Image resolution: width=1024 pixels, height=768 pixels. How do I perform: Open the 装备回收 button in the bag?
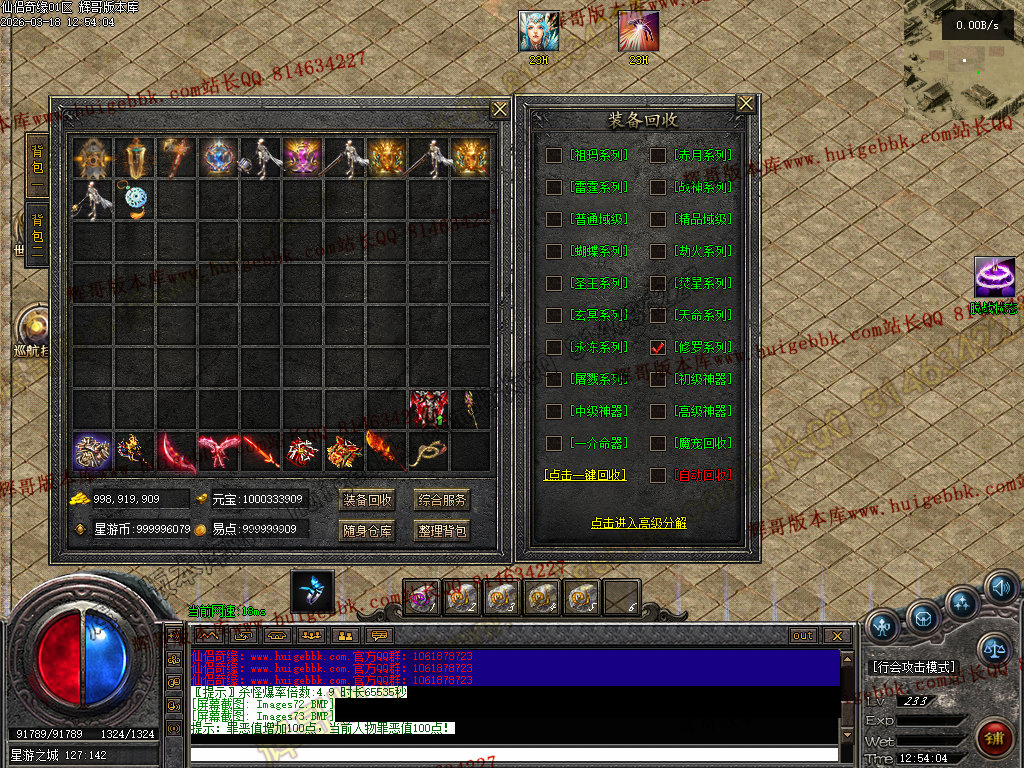(x=368, y=500)
